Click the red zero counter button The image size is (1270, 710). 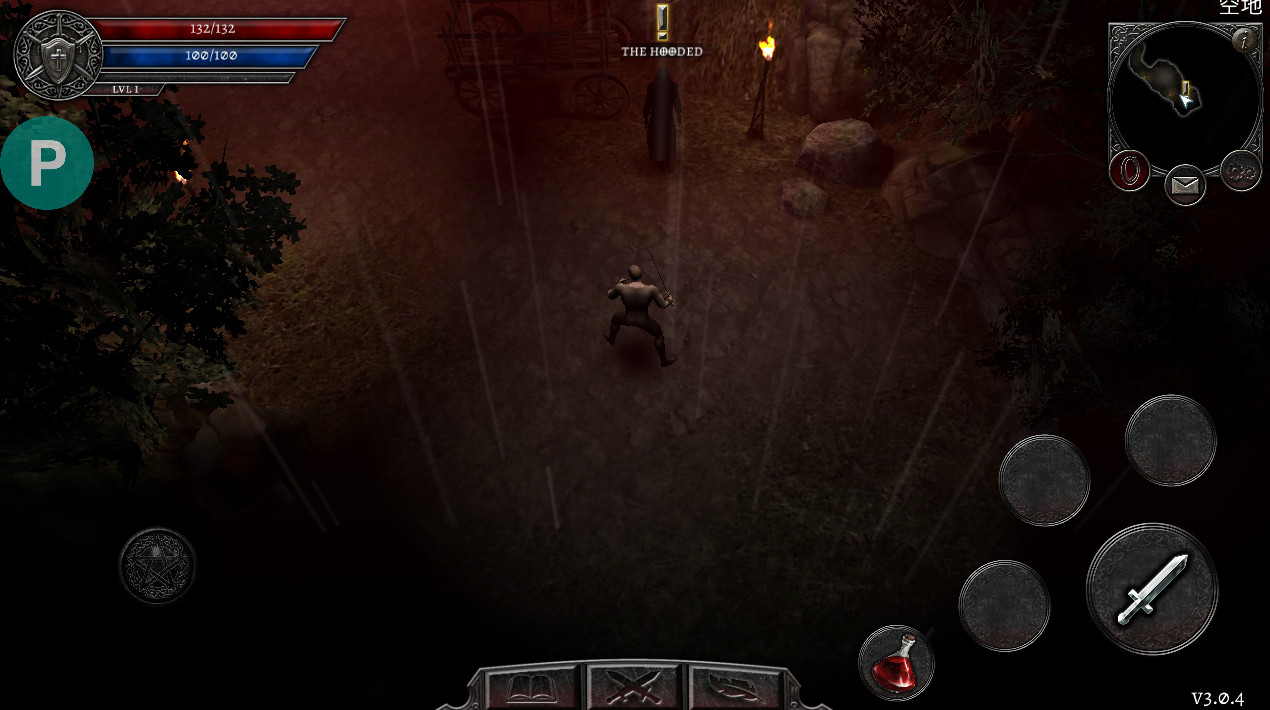point(1129,171)
